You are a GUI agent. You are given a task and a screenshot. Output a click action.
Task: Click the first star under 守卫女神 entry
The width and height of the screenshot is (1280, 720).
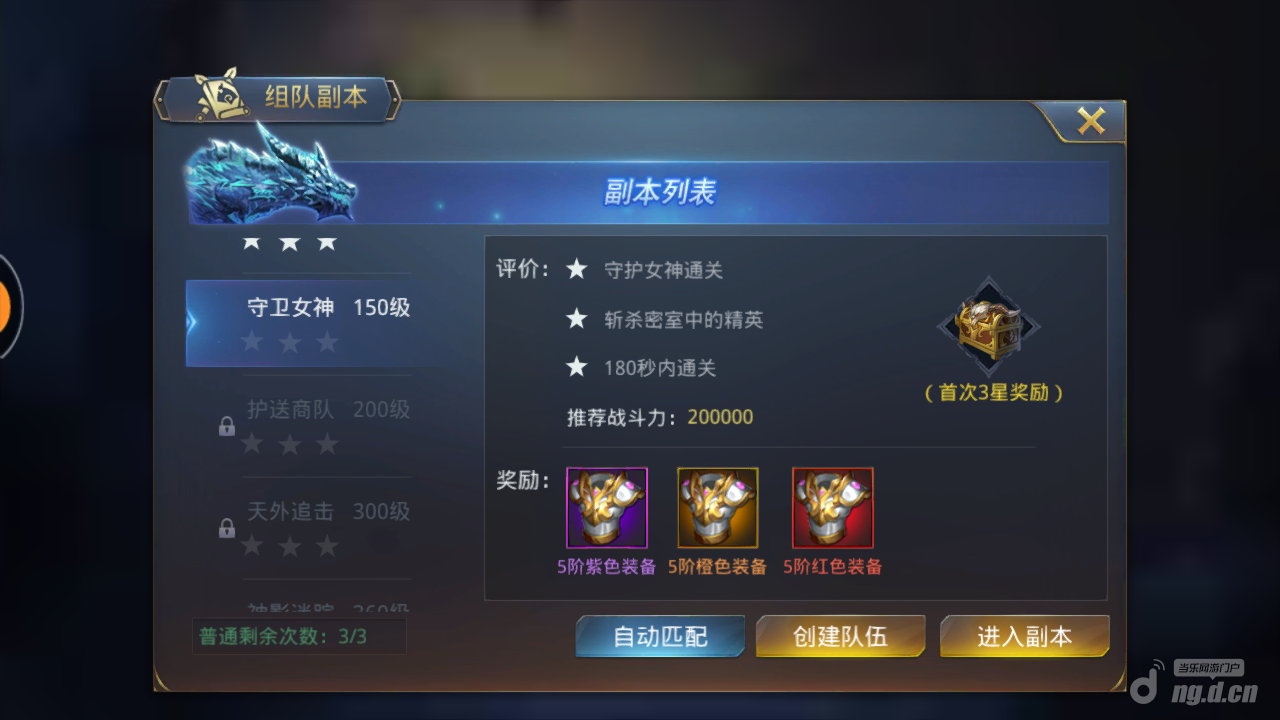pos(251,342)
